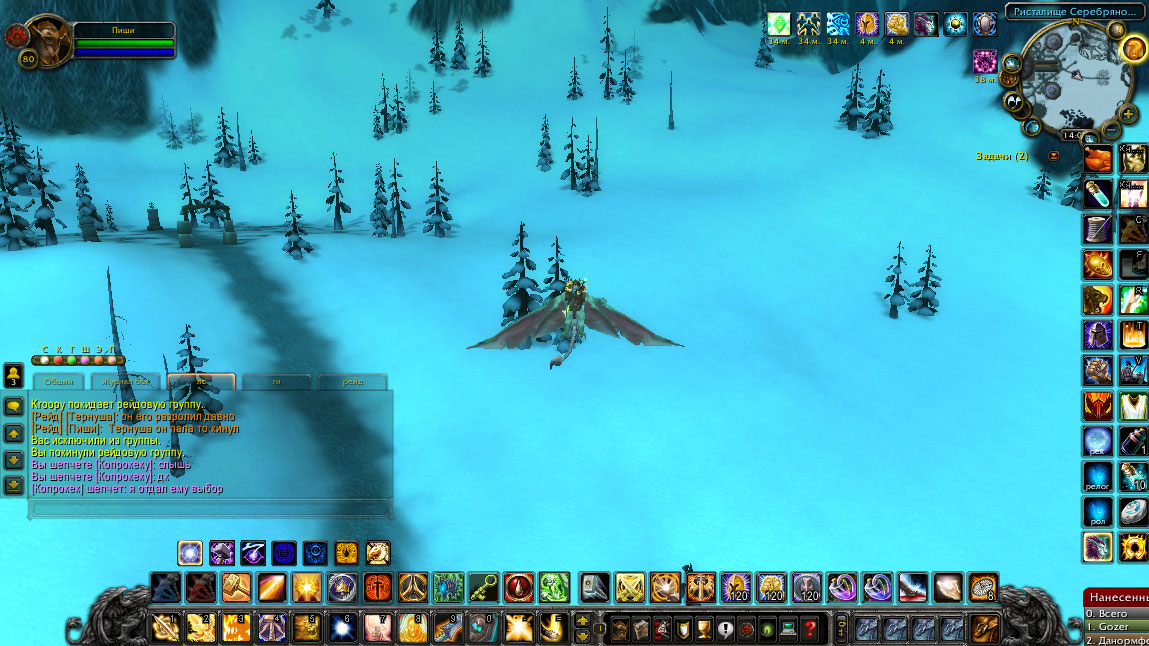This screenshot has height=646, width=1149.
Task: Click the pink rune debuff icon
Action: click(x=984, y=61)
